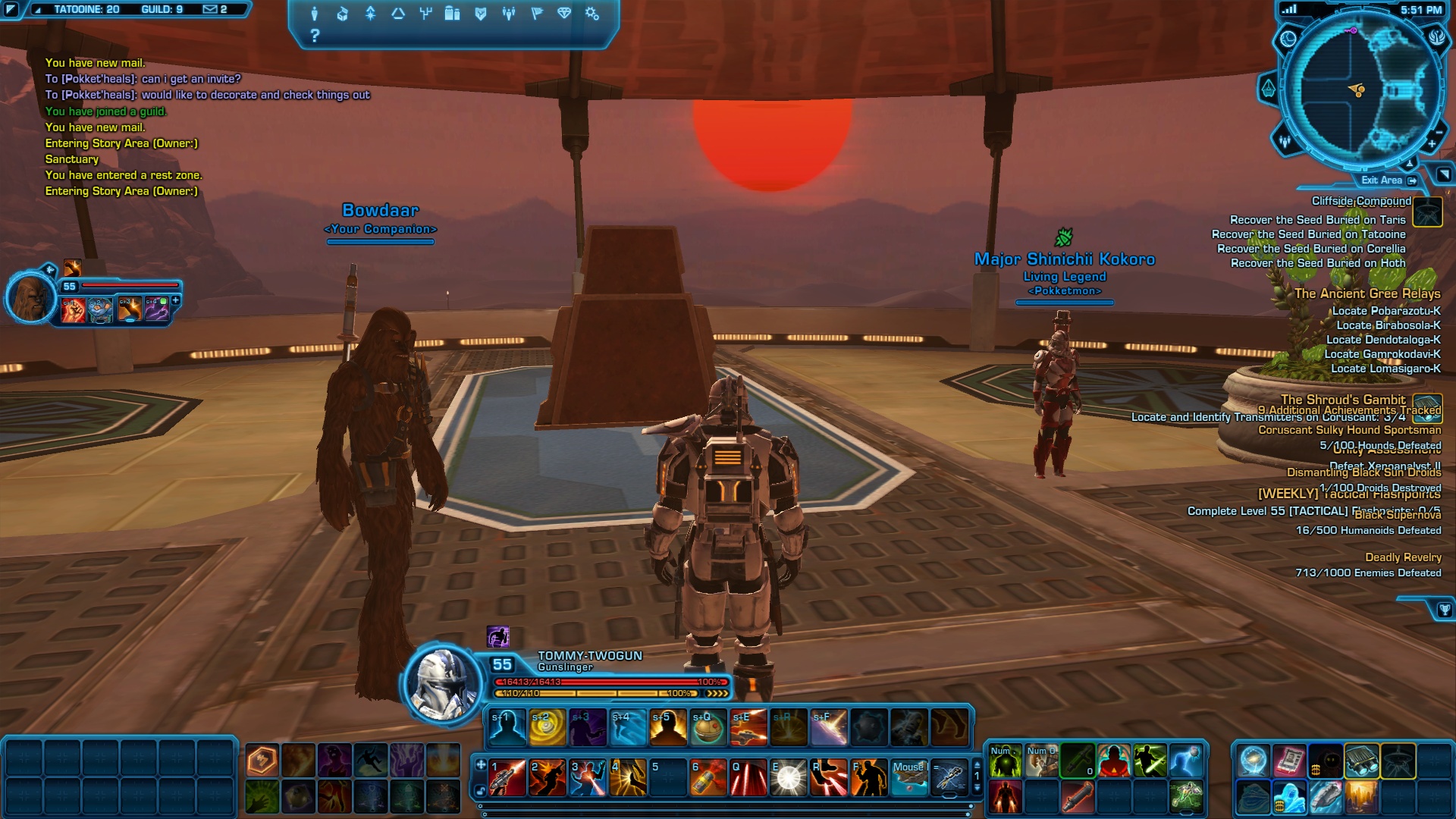
Task: Select the macrobinoculars item slot
Action: tap(1361, 761)
